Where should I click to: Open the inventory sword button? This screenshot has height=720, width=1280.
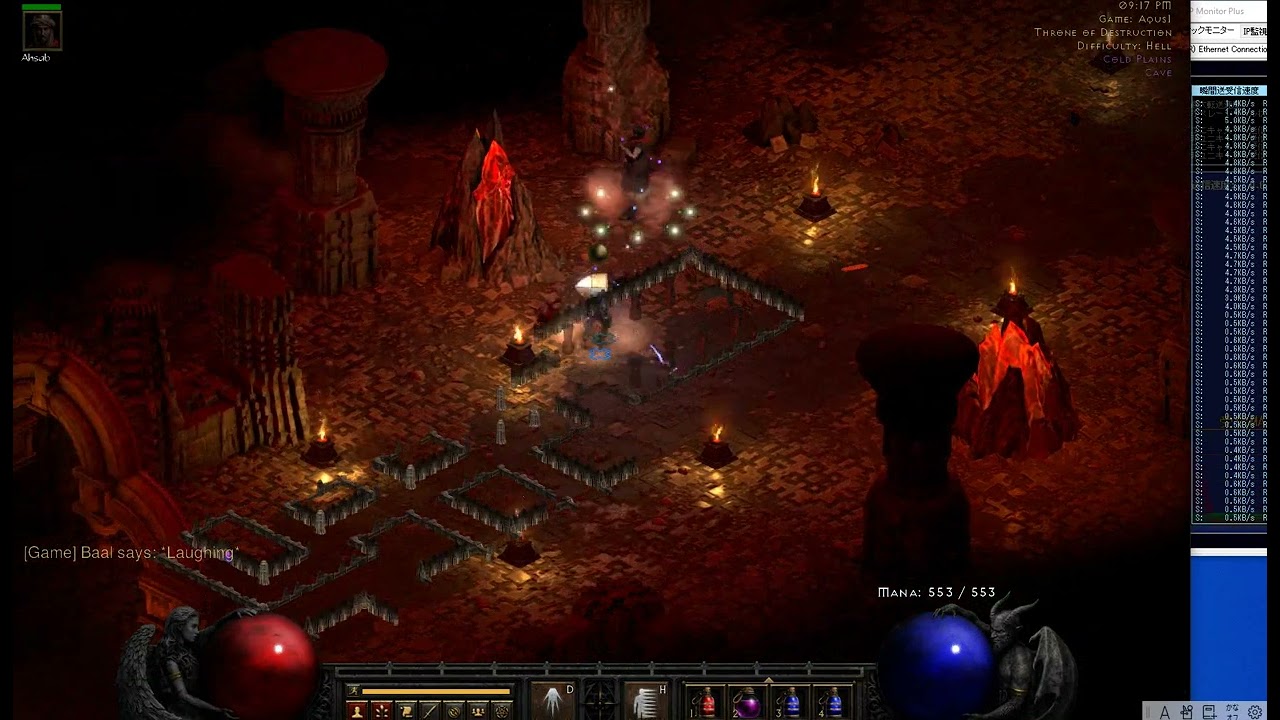[429, 711]
